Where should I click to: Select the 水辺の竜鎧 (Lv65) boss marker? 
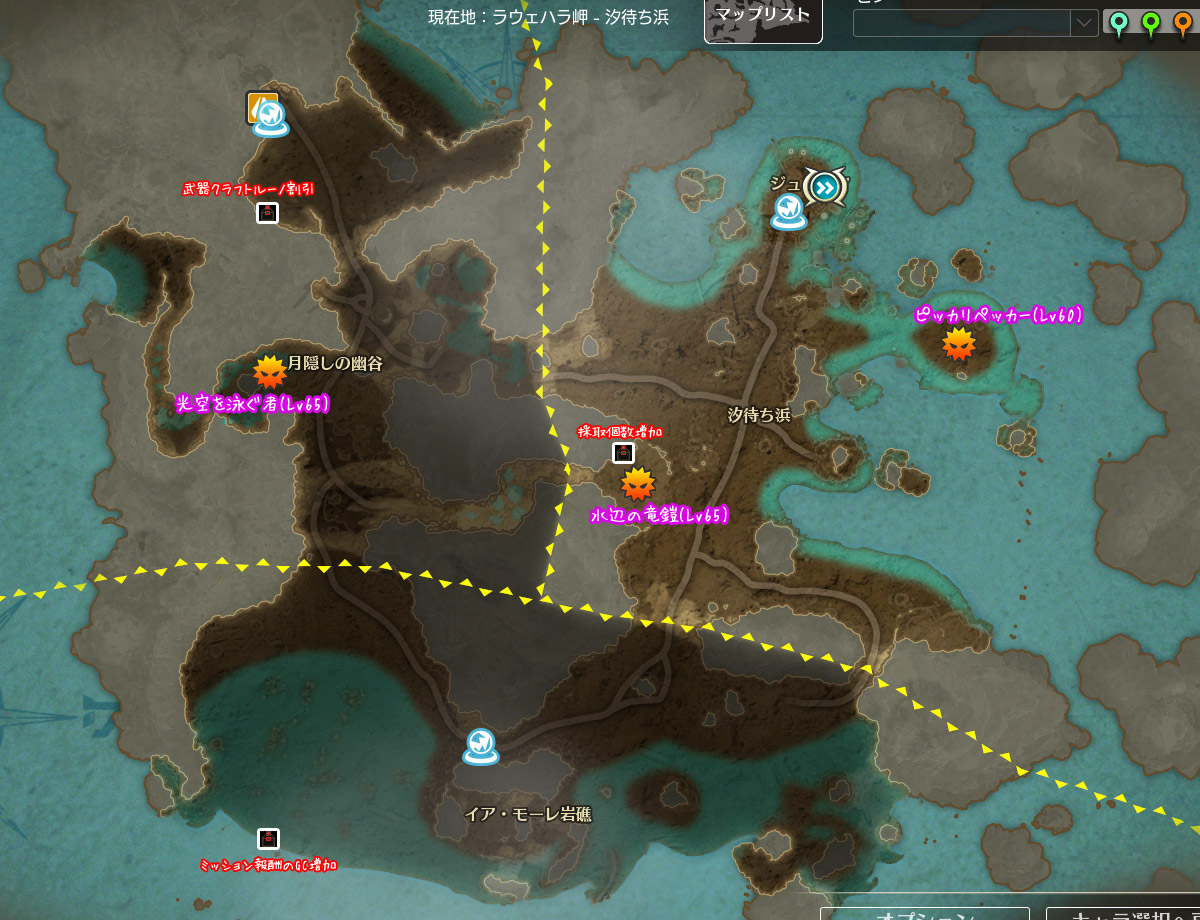coord(637,485)
